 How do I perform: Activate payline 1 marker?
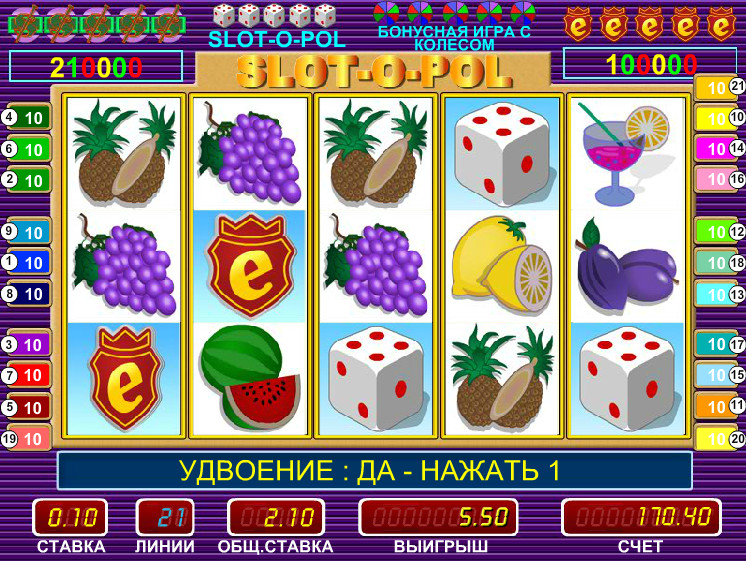27,262
